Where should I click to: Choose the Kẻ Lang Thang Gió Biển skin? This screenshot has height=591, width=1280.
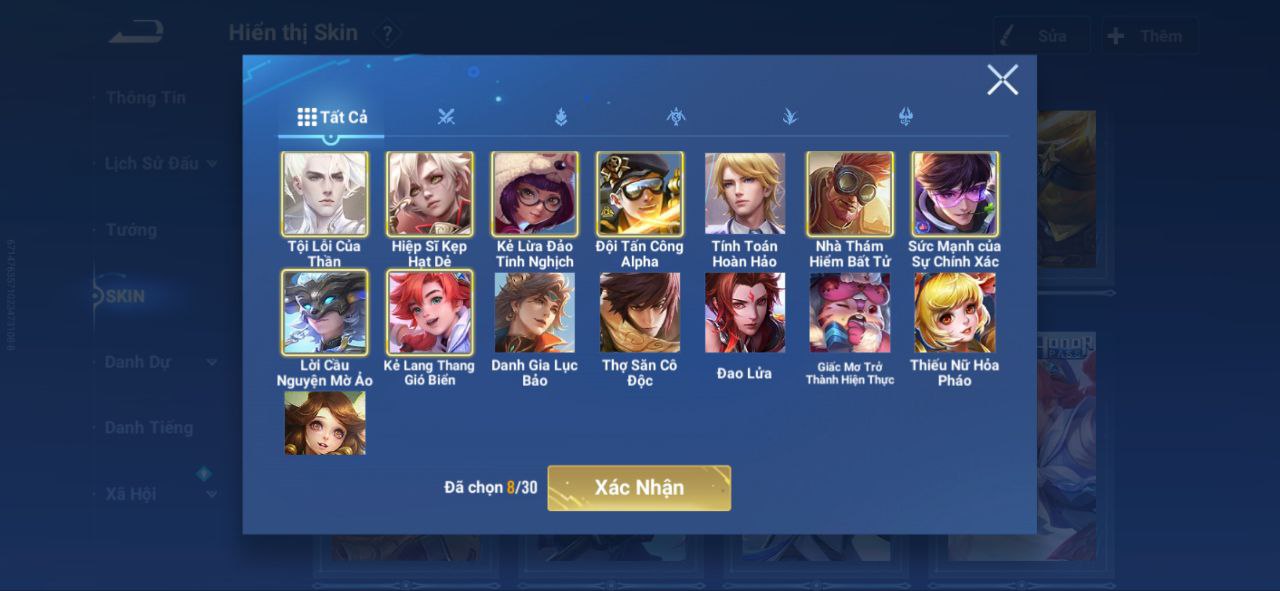point(430,312)
